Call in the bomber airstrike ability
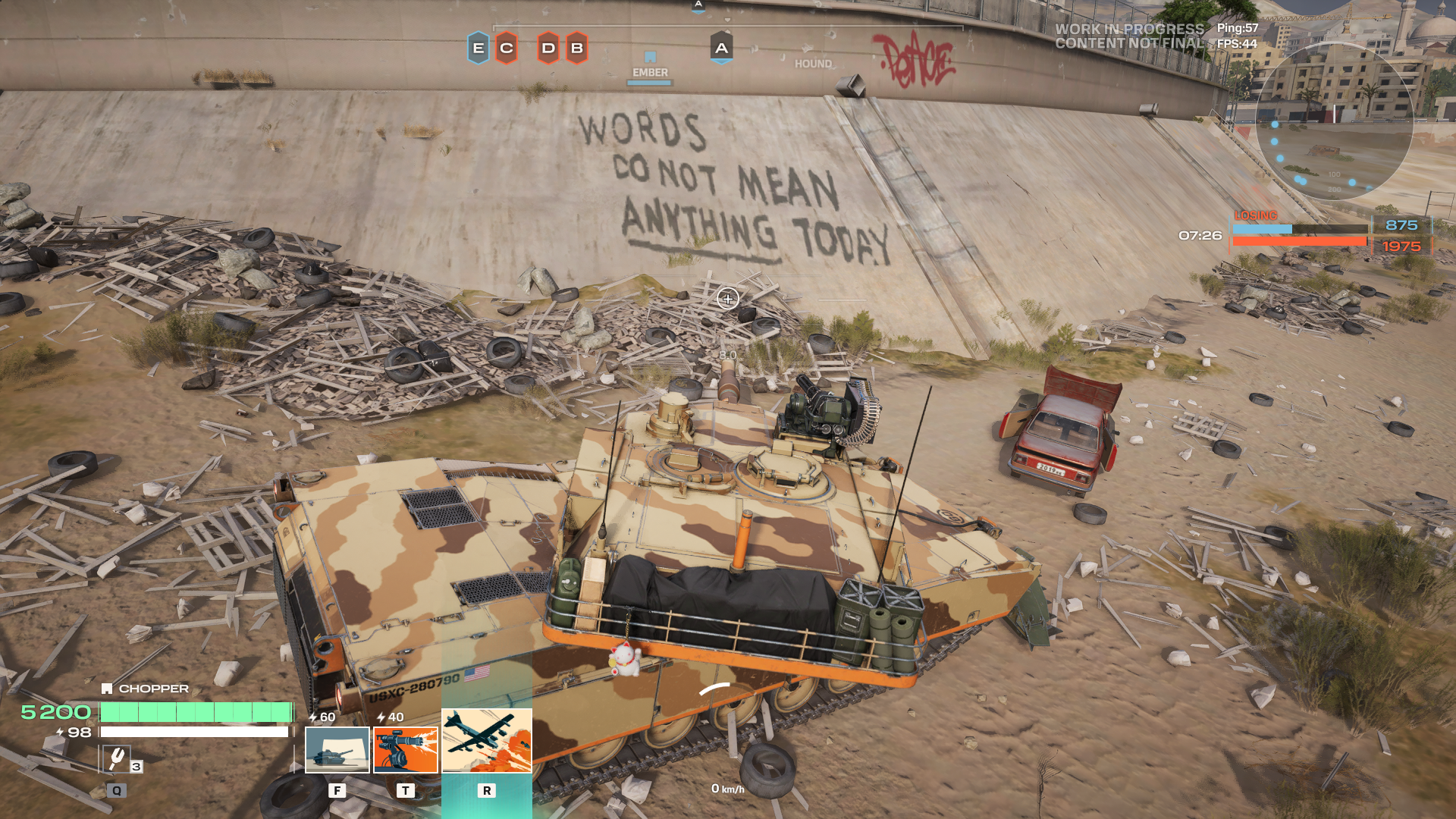 [487, 741]
